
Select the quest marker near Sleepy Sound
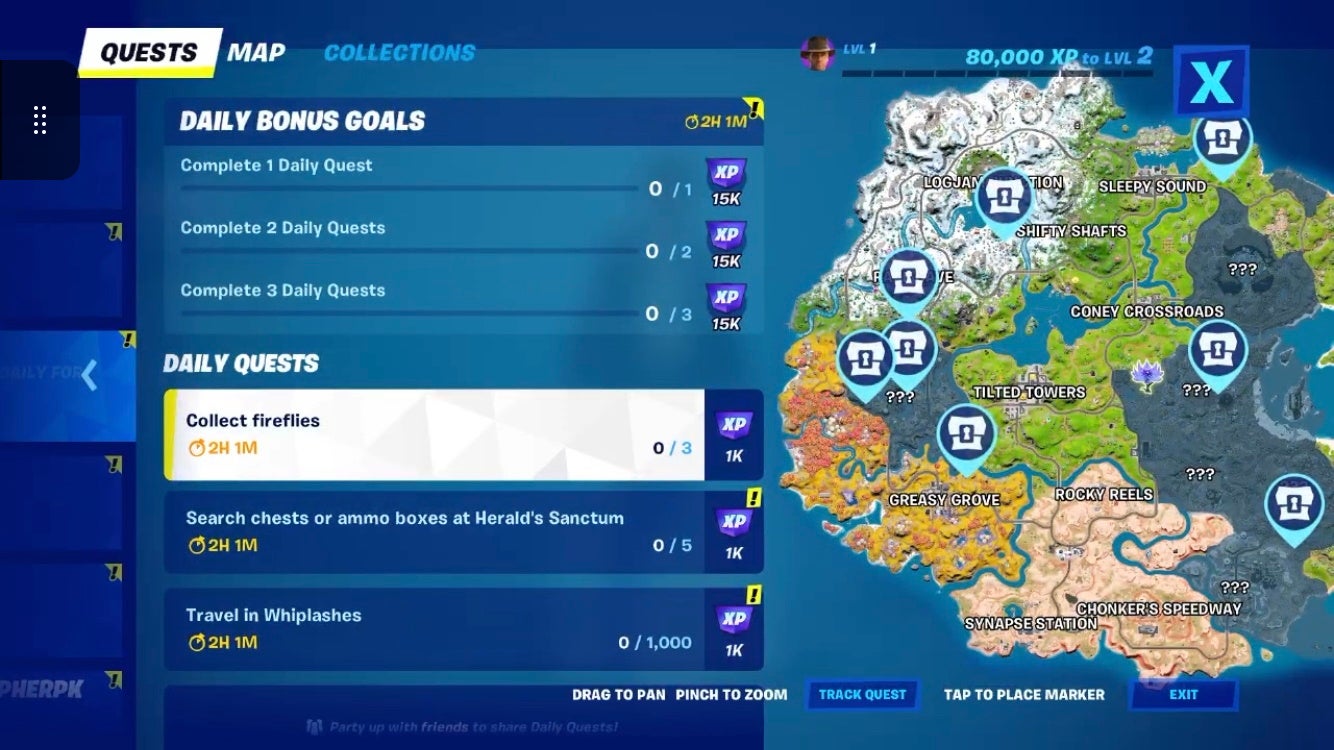(1224, 138)
